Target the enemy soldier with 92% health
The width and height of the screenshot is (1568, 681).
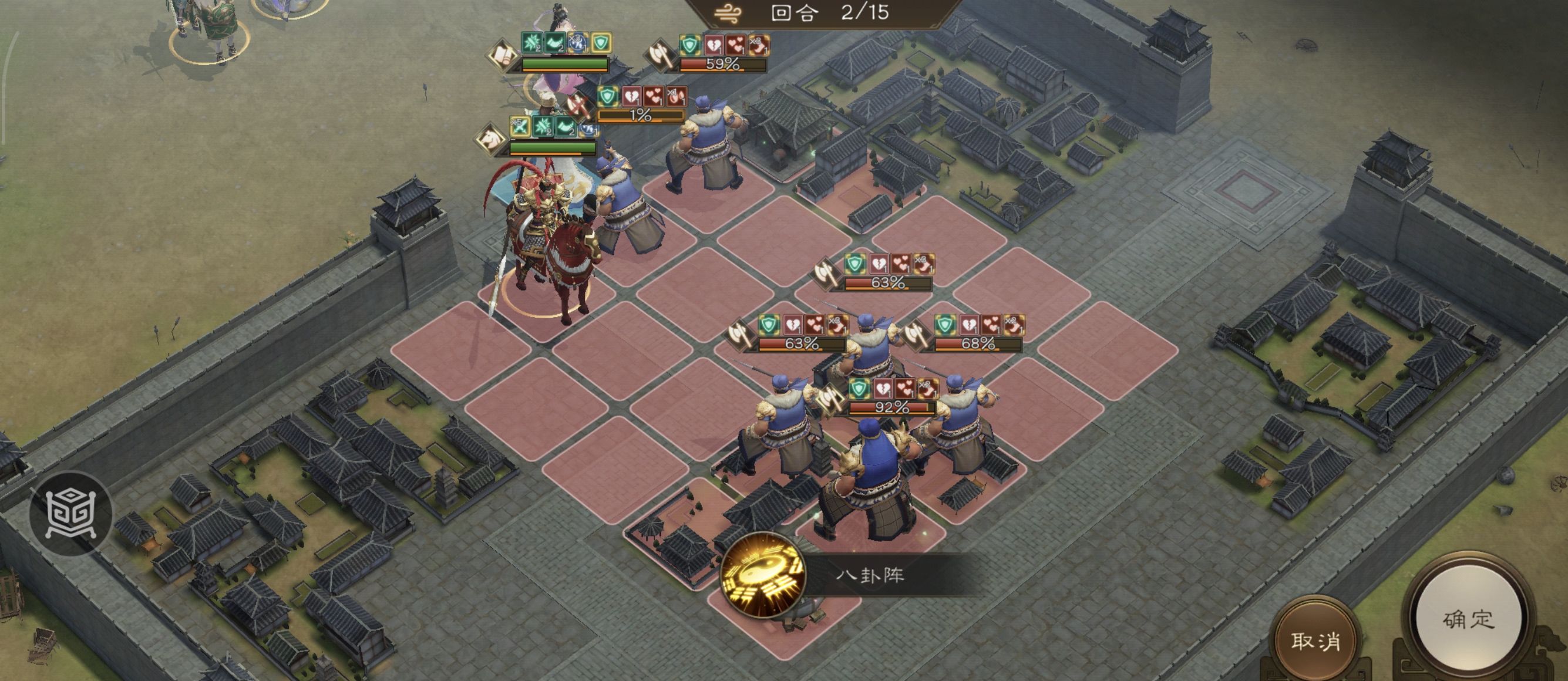click(x=872, y=481)
